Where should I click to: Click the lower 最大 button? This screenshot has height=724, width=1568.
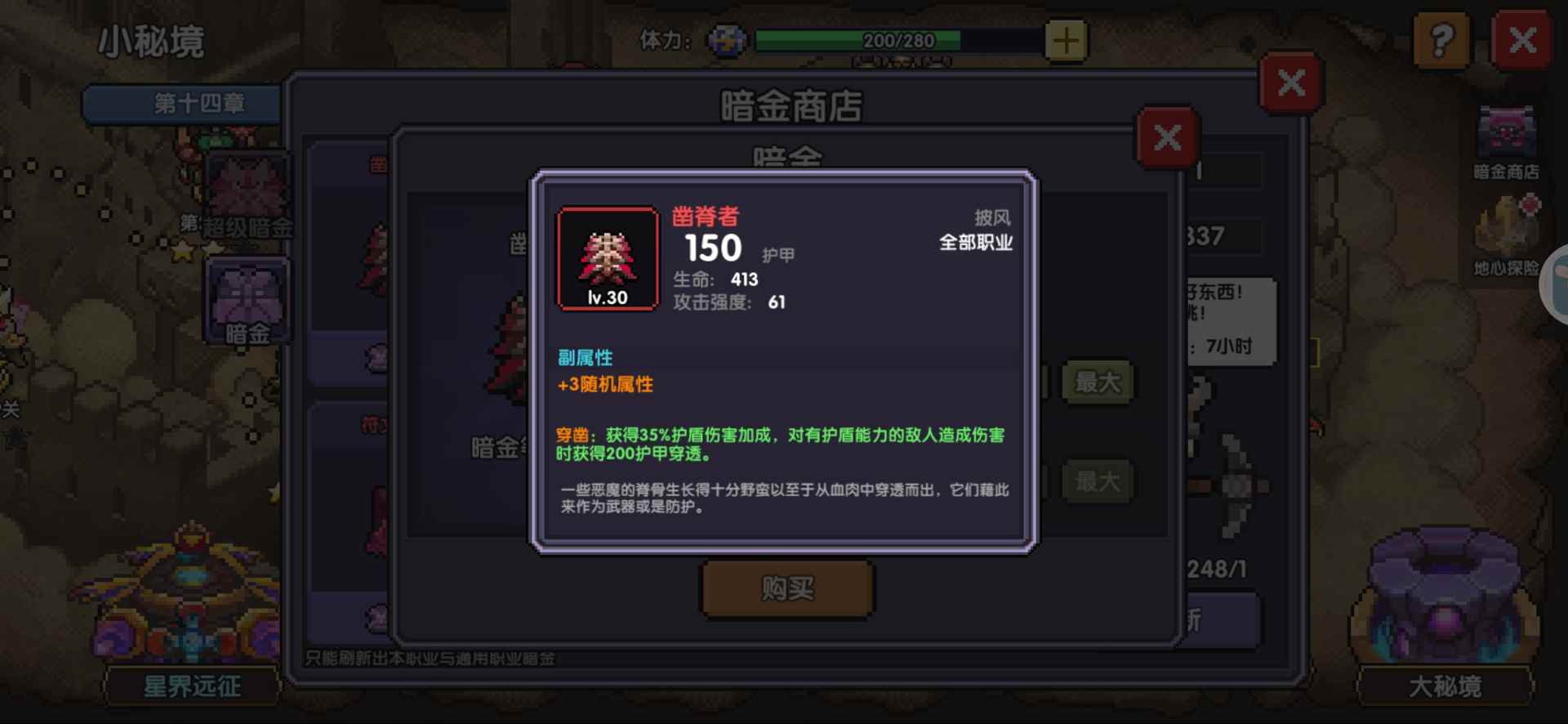click(1098, 482)
